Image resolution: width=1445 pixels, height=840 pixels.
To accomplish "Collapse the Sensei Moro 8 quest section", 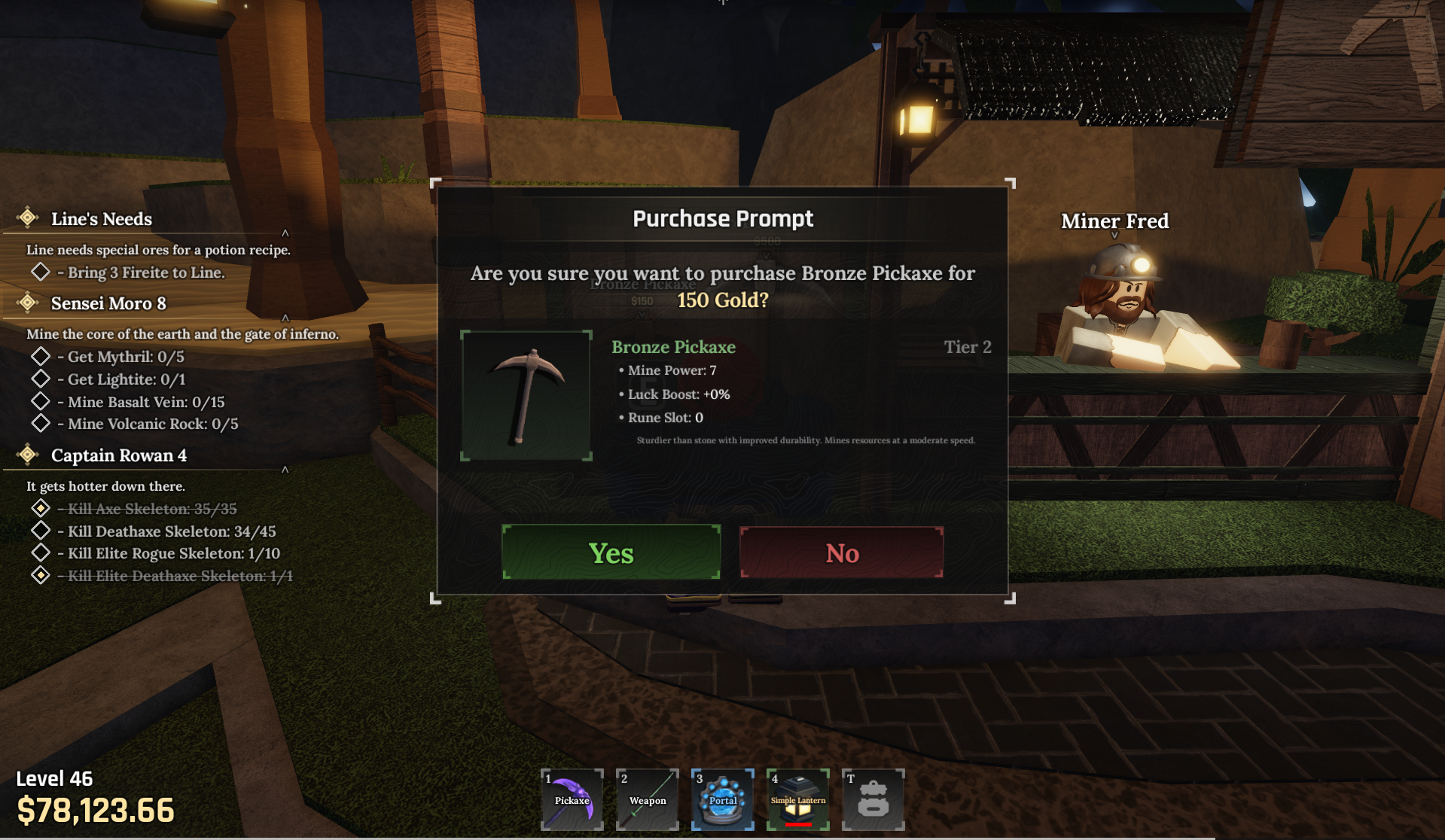I will click(285, 318).
